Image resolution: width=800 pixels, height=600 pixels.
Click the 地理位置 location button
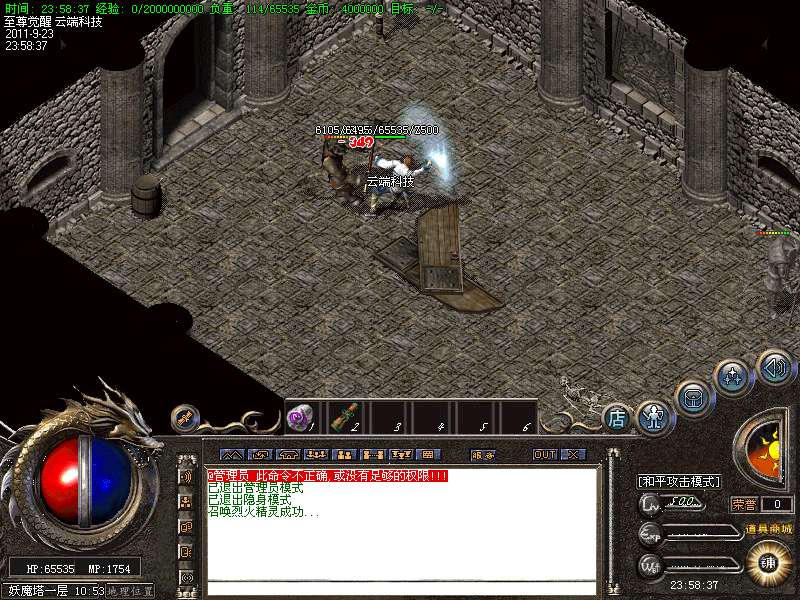[131, 591]
